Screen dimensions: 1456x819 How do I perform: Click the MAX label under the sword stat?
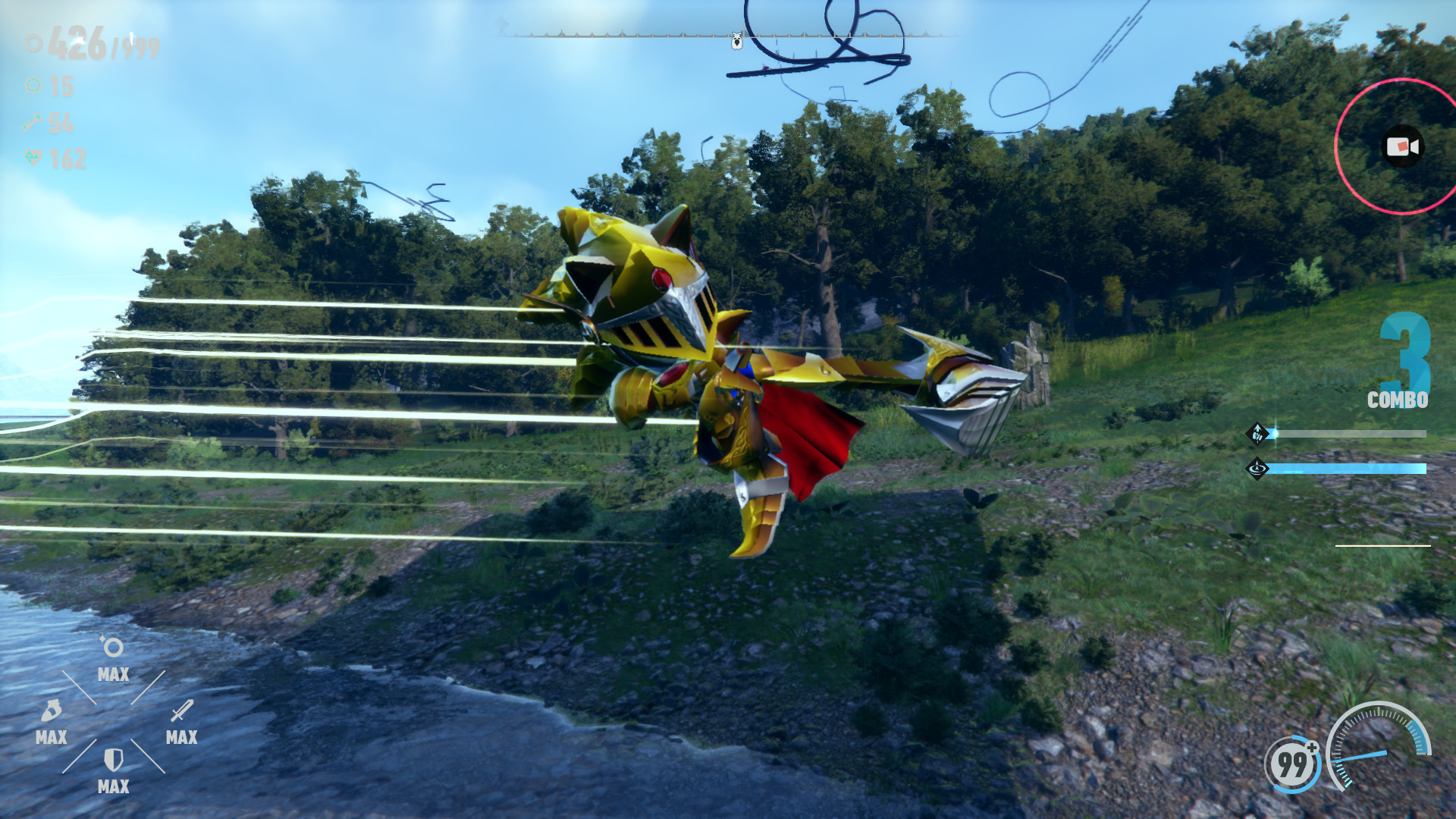click(x=182, y=737)
